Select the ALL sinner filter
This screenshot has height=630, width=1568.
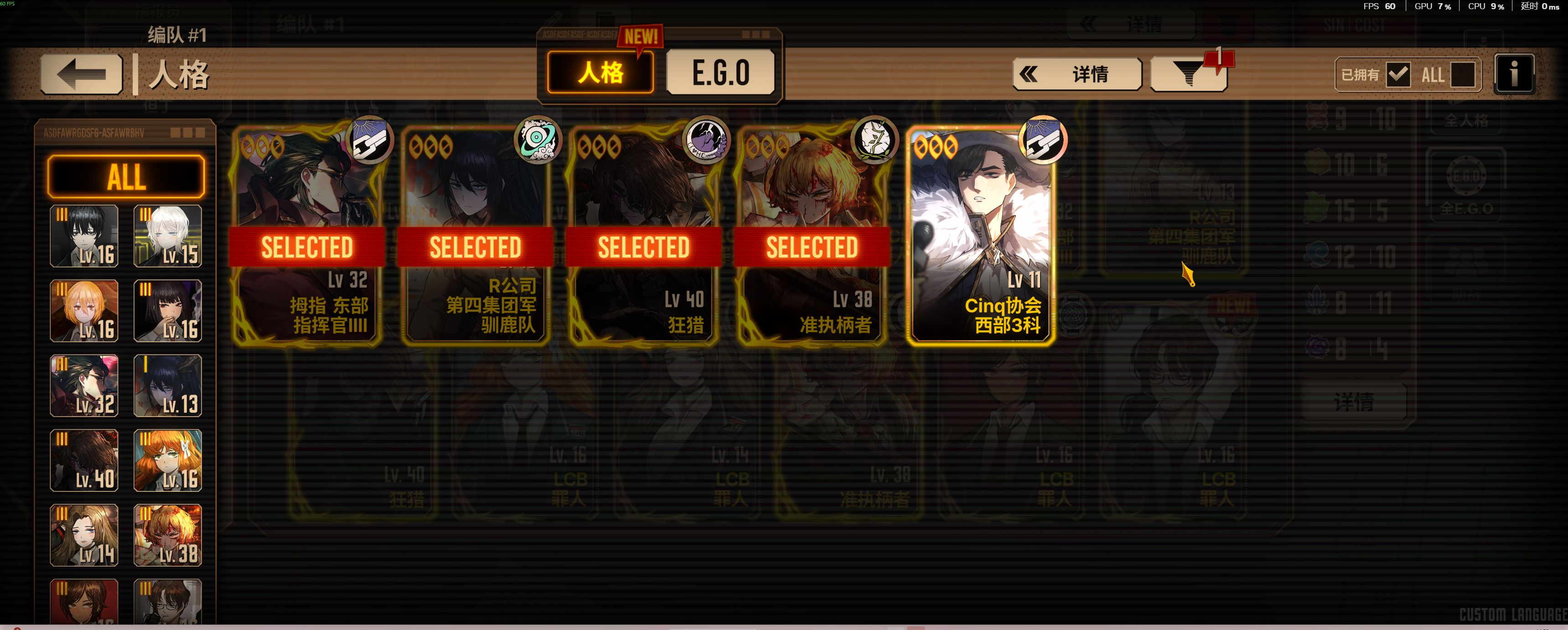(x=126, y=177)
